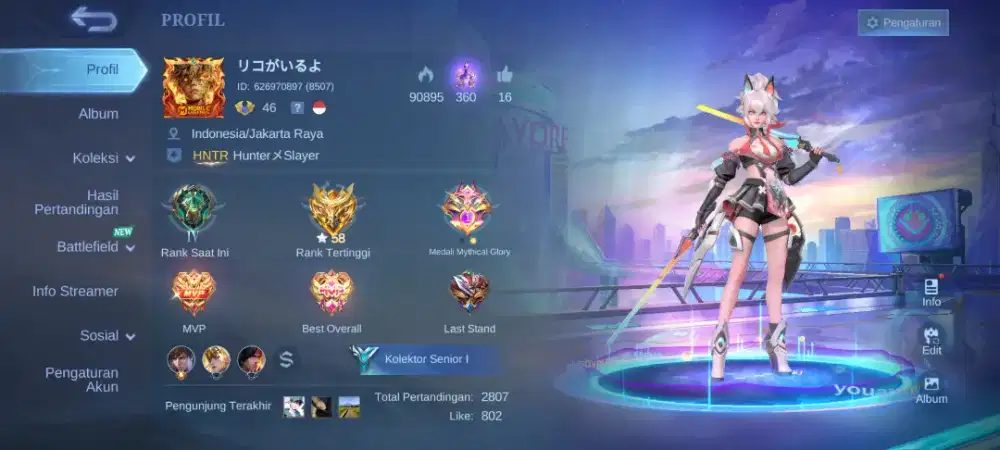Image resolution: width=1000 pixels, height=450 pixels.
Task: Open the Kolektor Senior I banner
Action: [x=425, y=358]
